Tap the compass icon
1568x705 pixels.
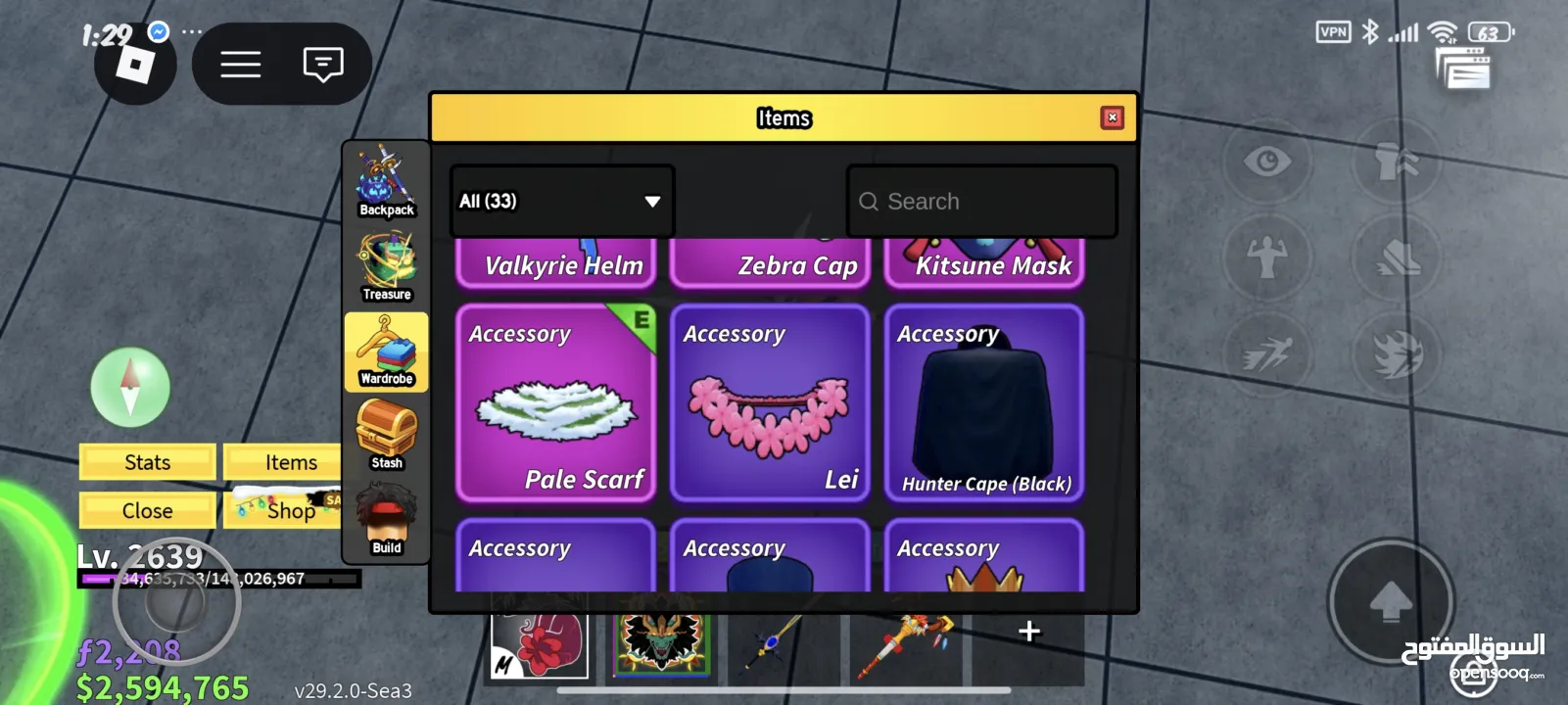tap(130, 388)
